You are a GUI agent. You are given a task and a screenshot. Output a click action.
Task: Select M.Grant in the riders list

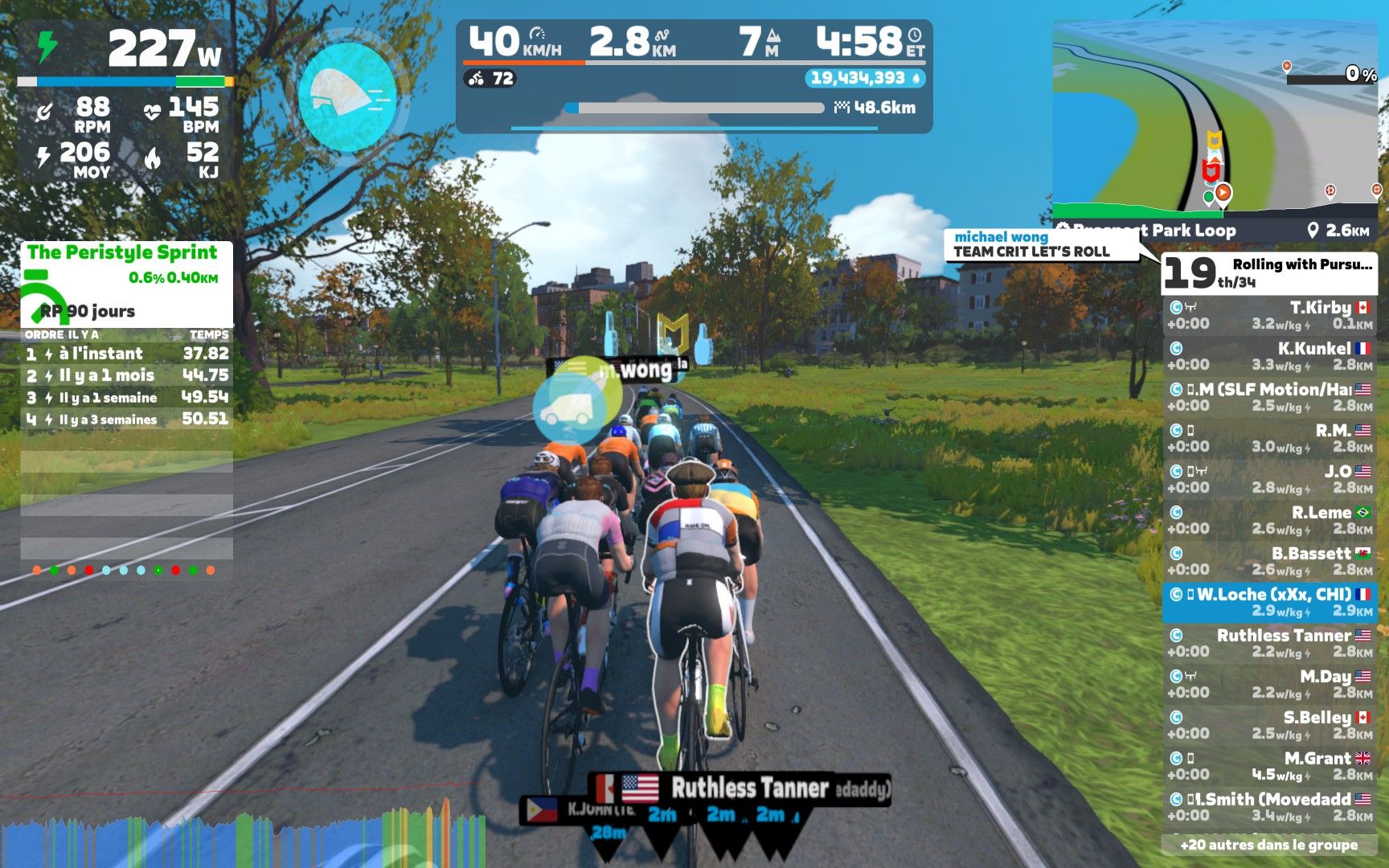click(1269, 766)
